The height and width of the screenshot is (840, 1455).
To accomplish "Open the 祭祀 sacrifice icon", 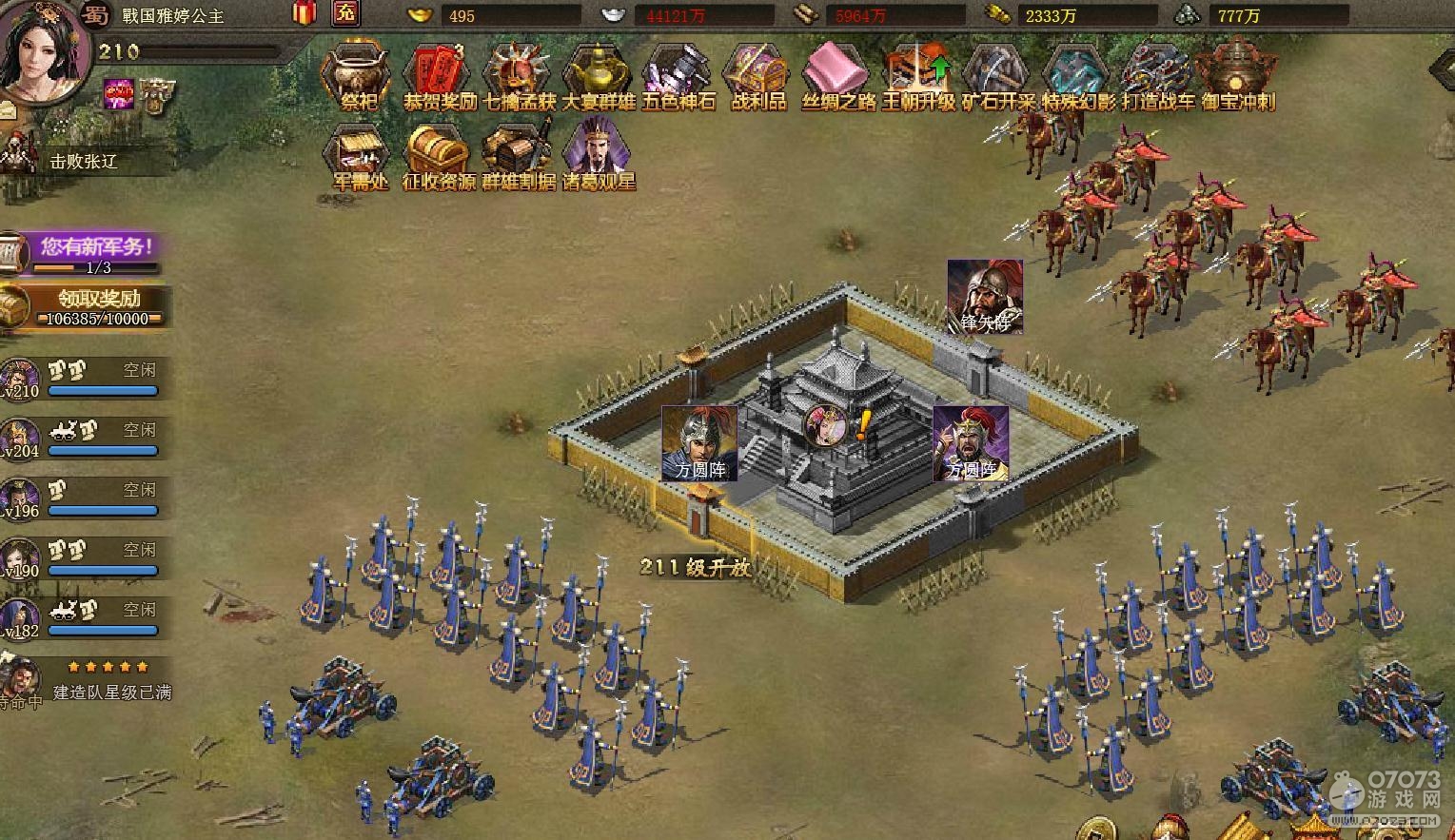I will point(358,75).
